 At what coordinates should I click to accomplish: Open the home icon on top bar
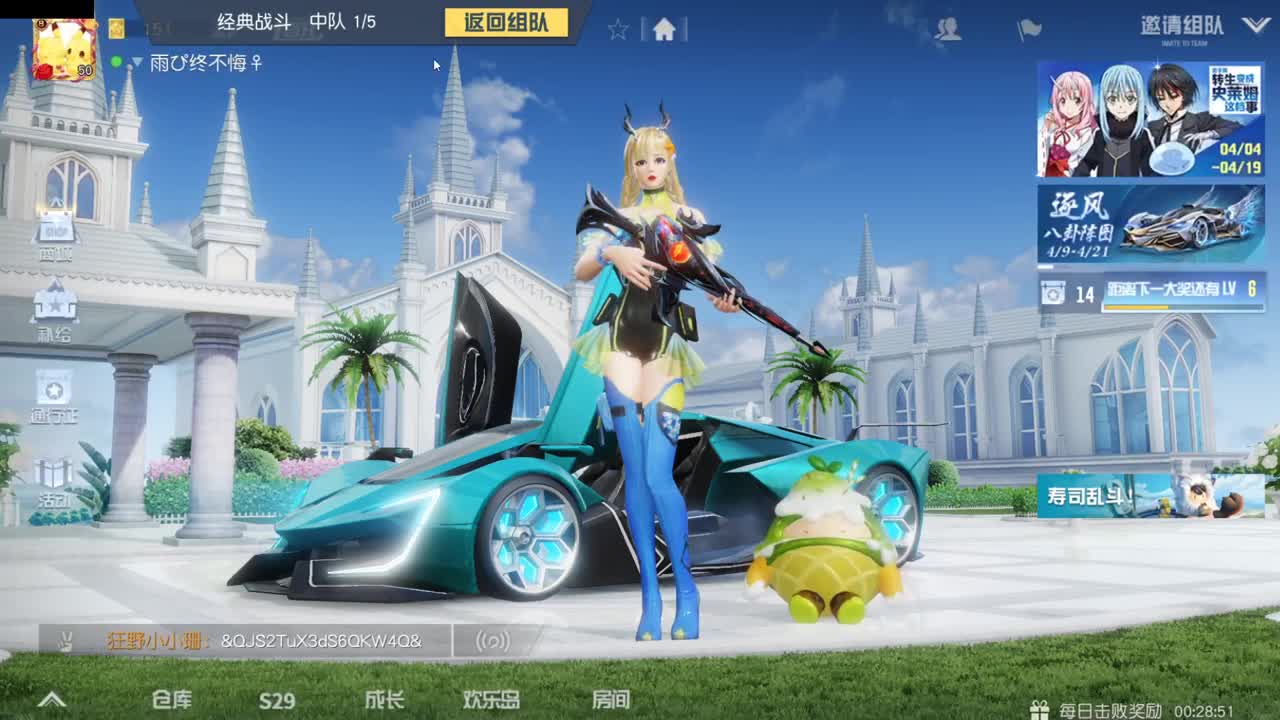[664, 31]
